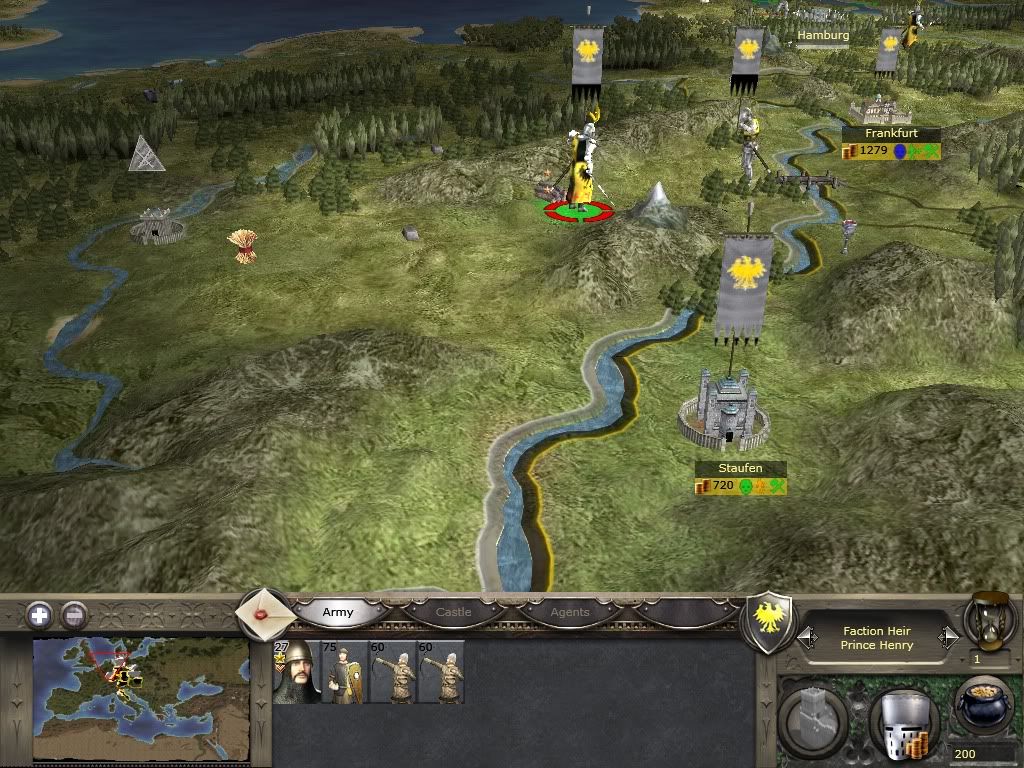
Task: Select the general's unit card
Action: [297, 672]
